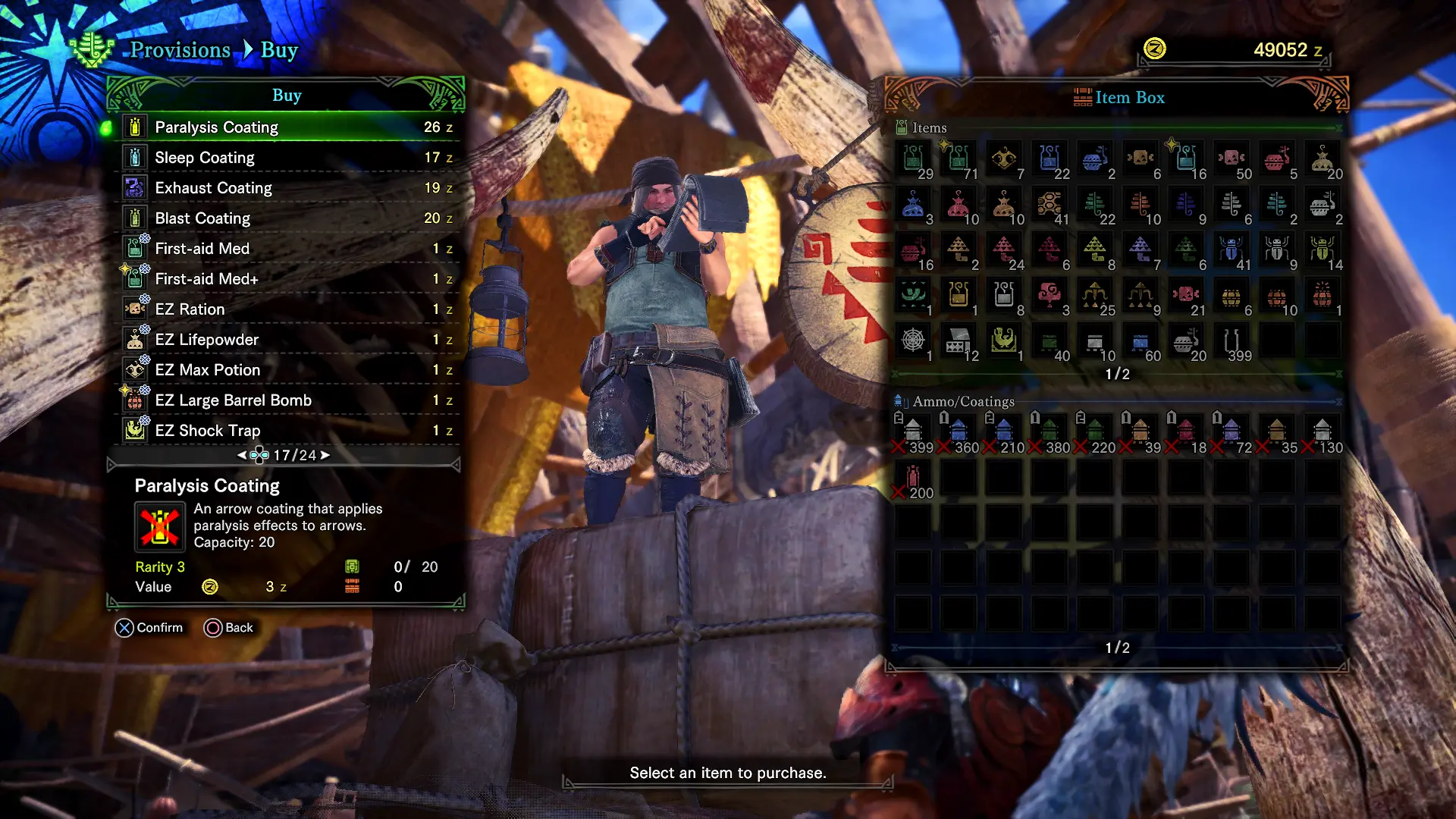Open Provisions in the breadcrumb header
Screen dimensions: 1456x819
[180, 50]
